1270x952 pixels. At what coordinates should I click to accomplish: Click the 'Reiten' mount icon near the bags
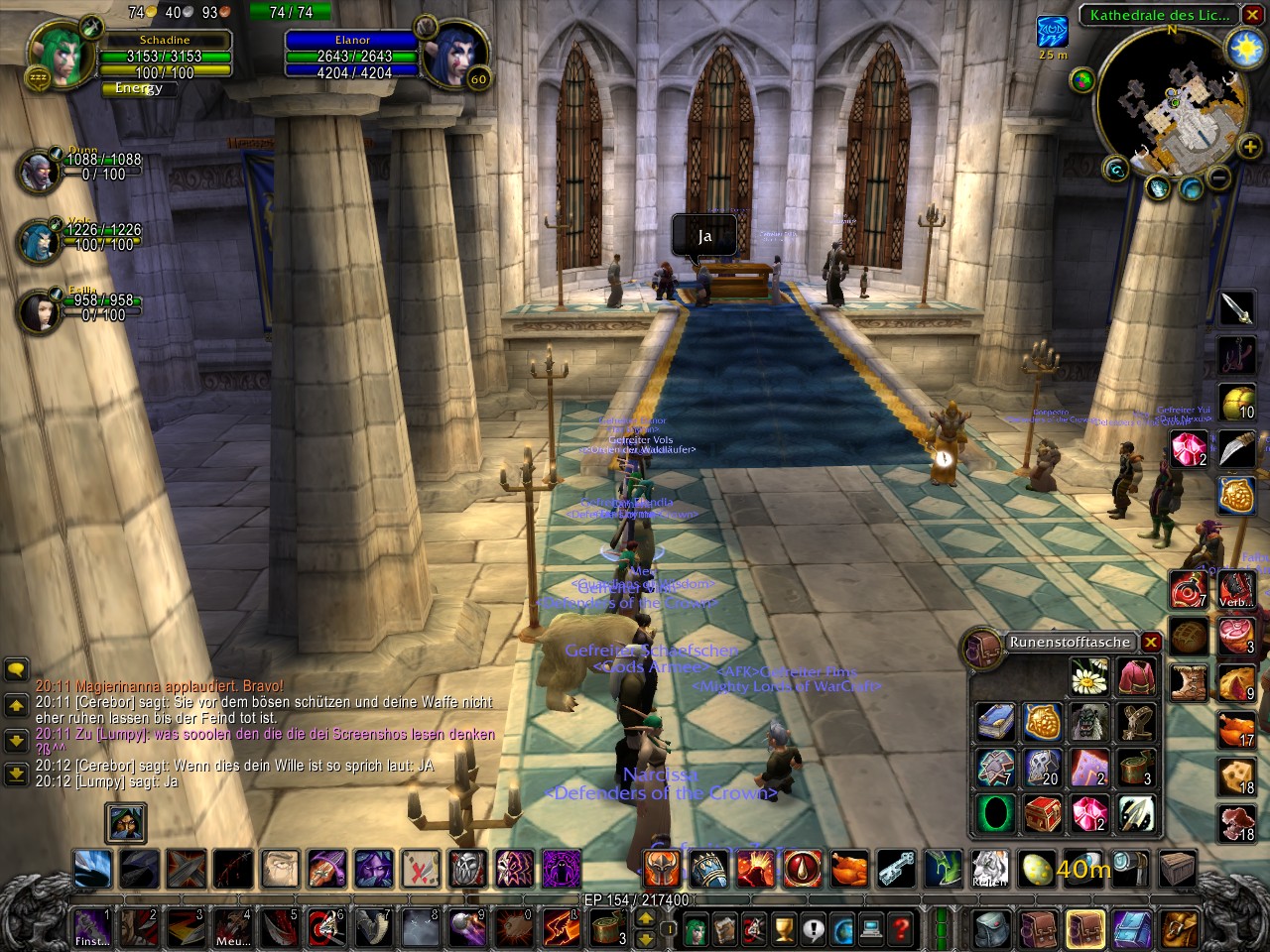(989, 869)
